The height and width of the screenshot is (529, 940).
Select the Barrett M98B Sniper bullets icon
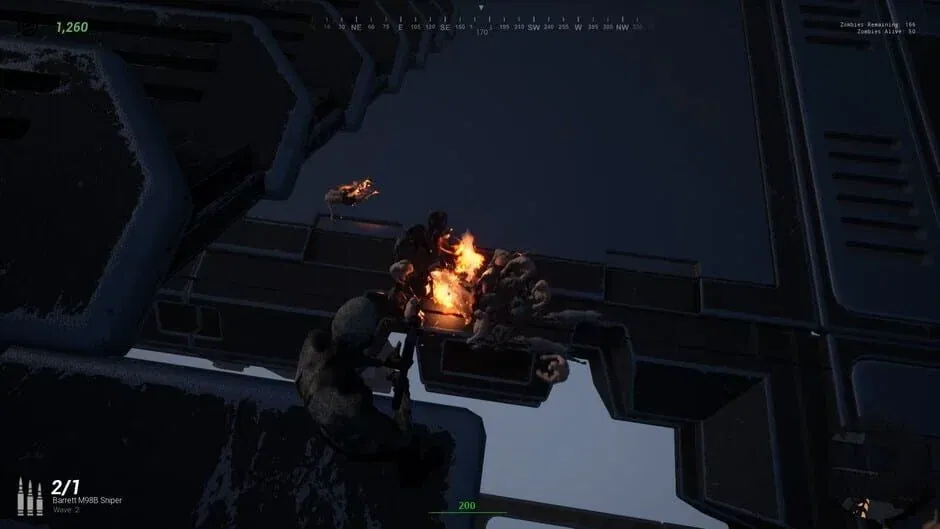[x=30, y=497]
